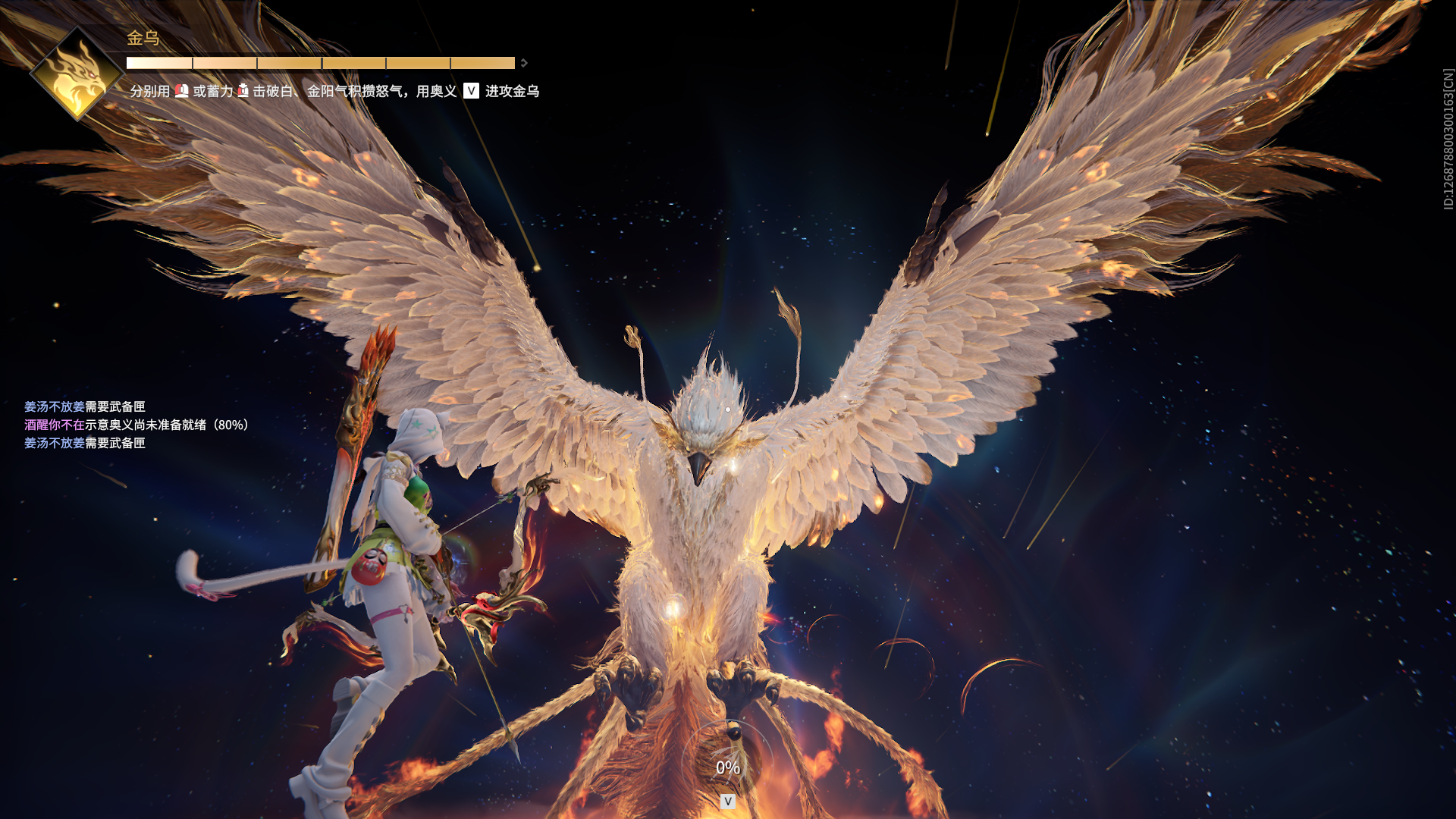Activate the 奥义 ultimate gauge showing 0%

pos(728,767)
